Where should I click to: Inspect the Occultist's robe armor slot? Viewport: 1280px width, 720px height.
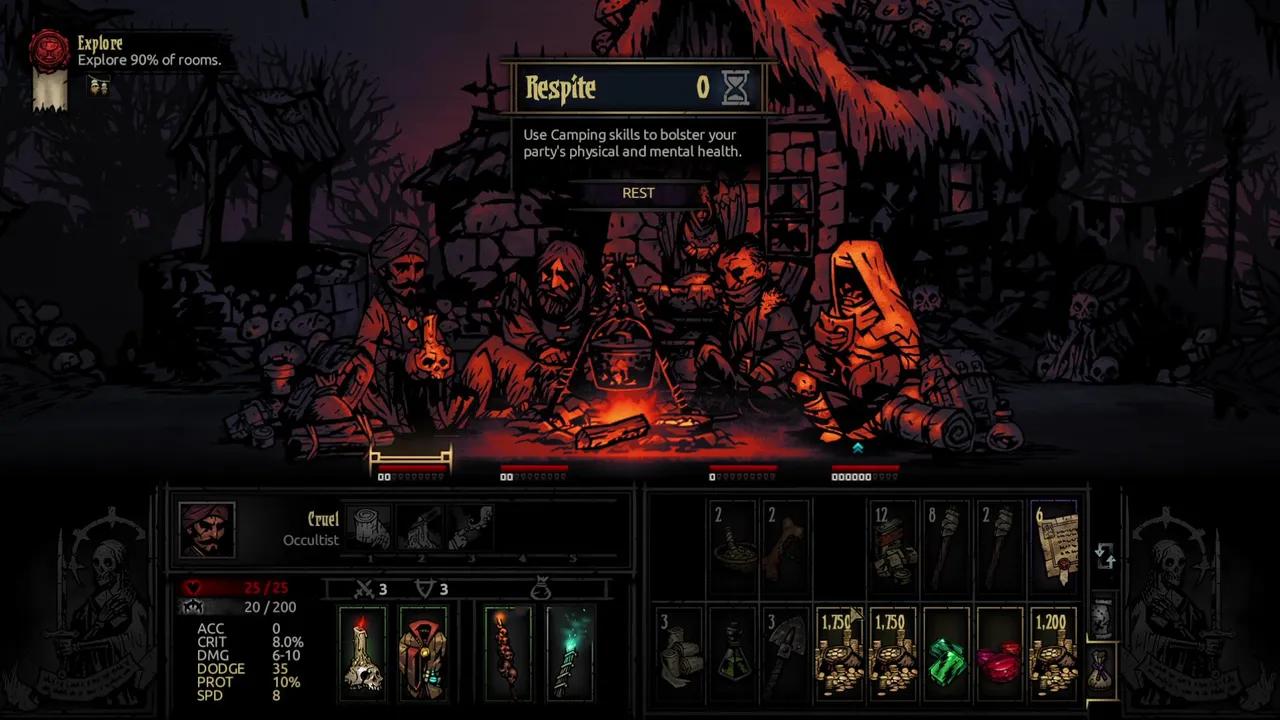tap(422, 652)
